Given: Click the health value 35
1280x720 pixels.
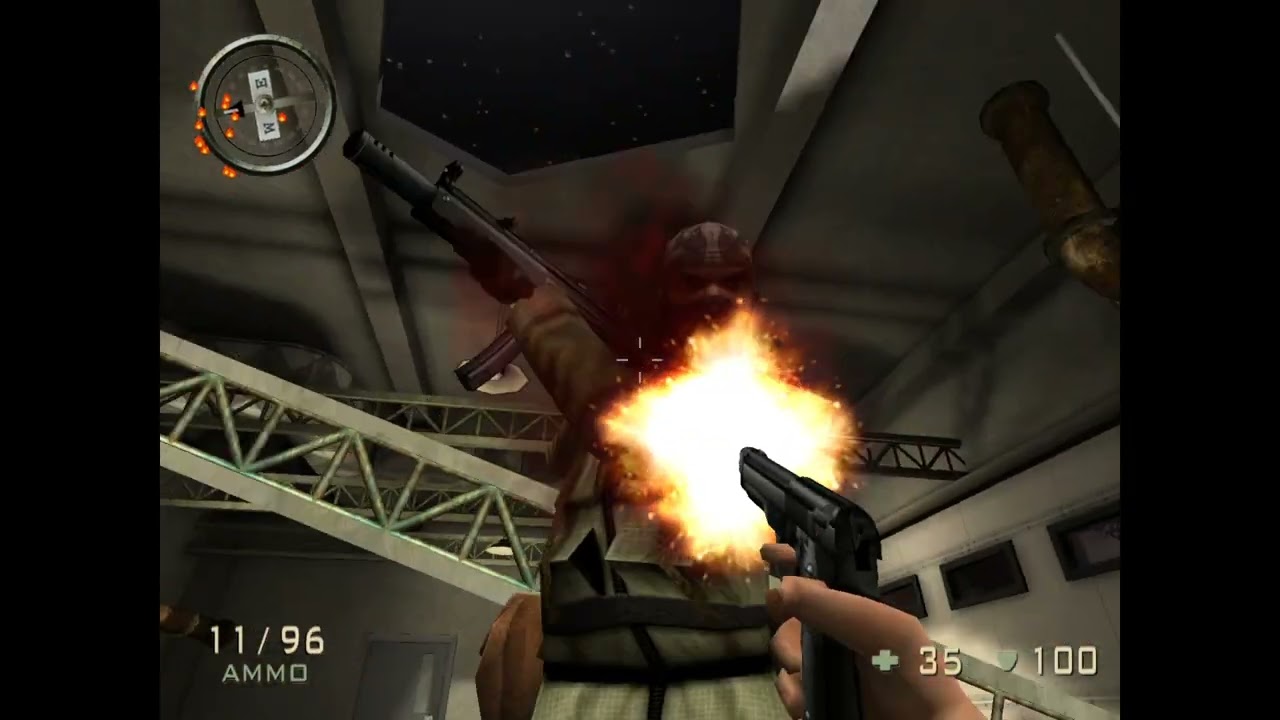Looking at the screenshot, I should [941, 660].
